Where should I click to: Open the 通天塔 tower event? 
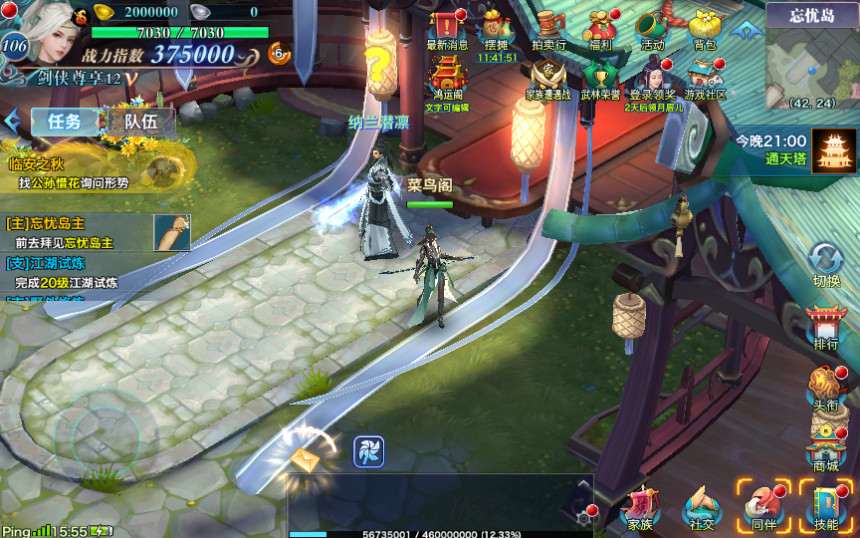pyautogui.click(x=832, y=150)
